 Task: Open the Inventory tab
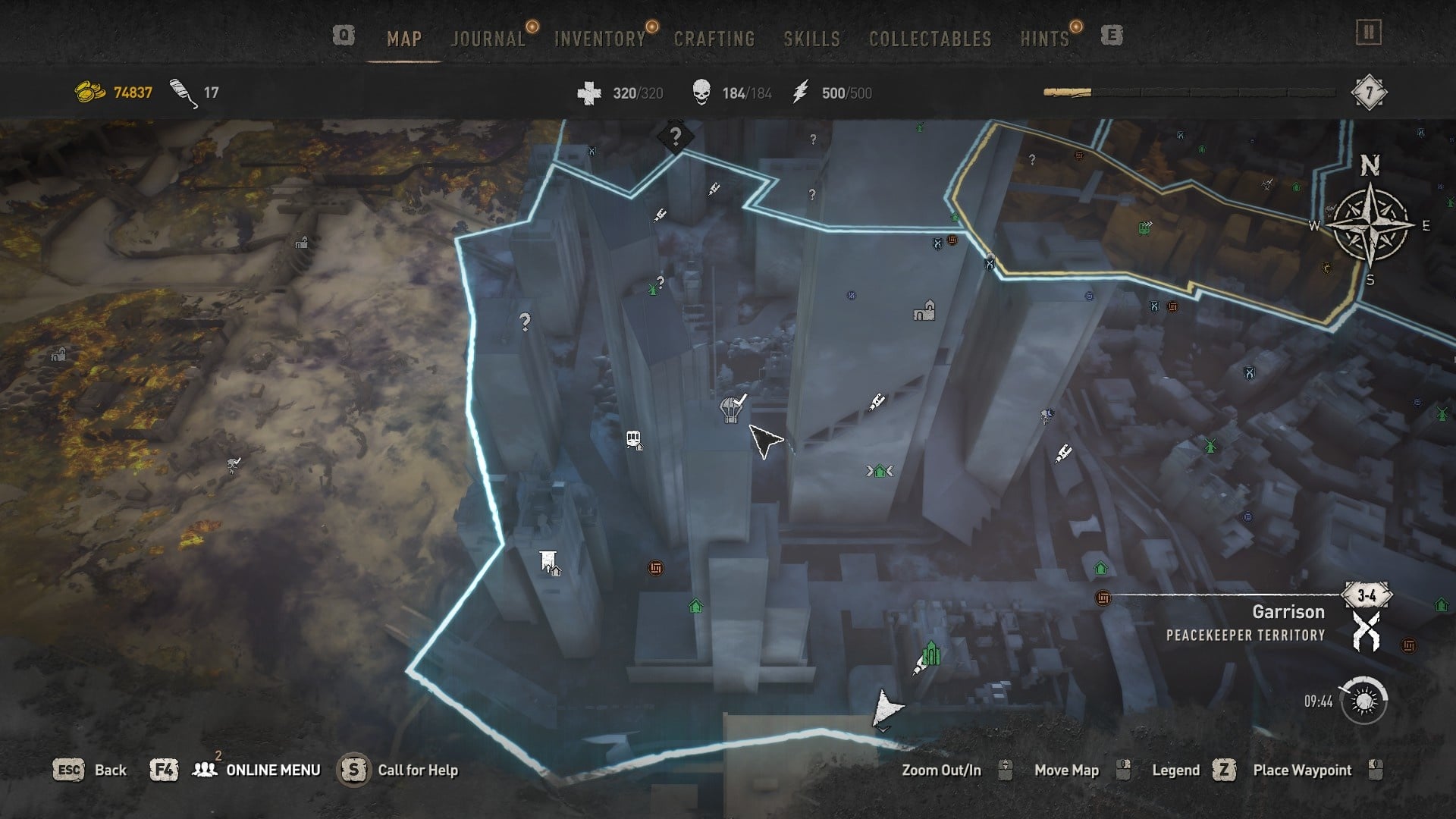[600, 39]
